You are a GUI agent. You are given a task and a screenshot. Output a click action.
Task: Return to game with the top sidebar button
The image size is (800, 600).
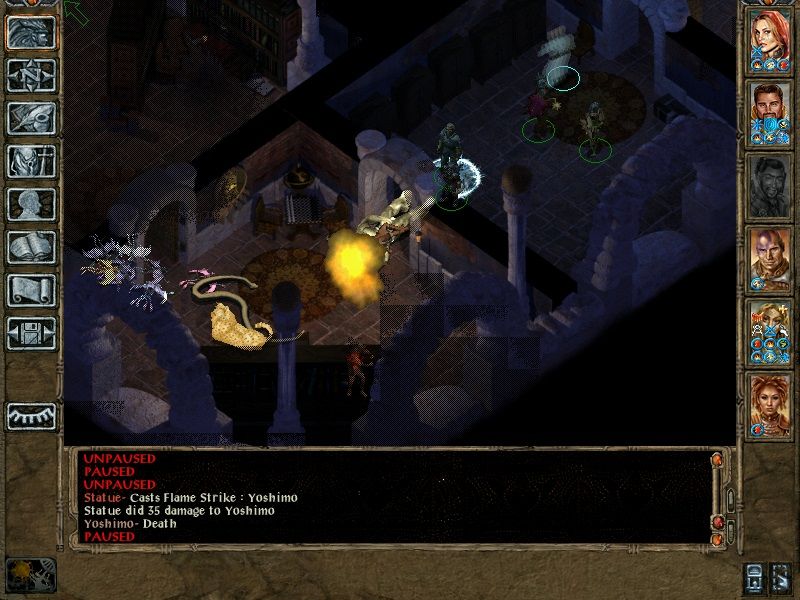pos(31,32)
